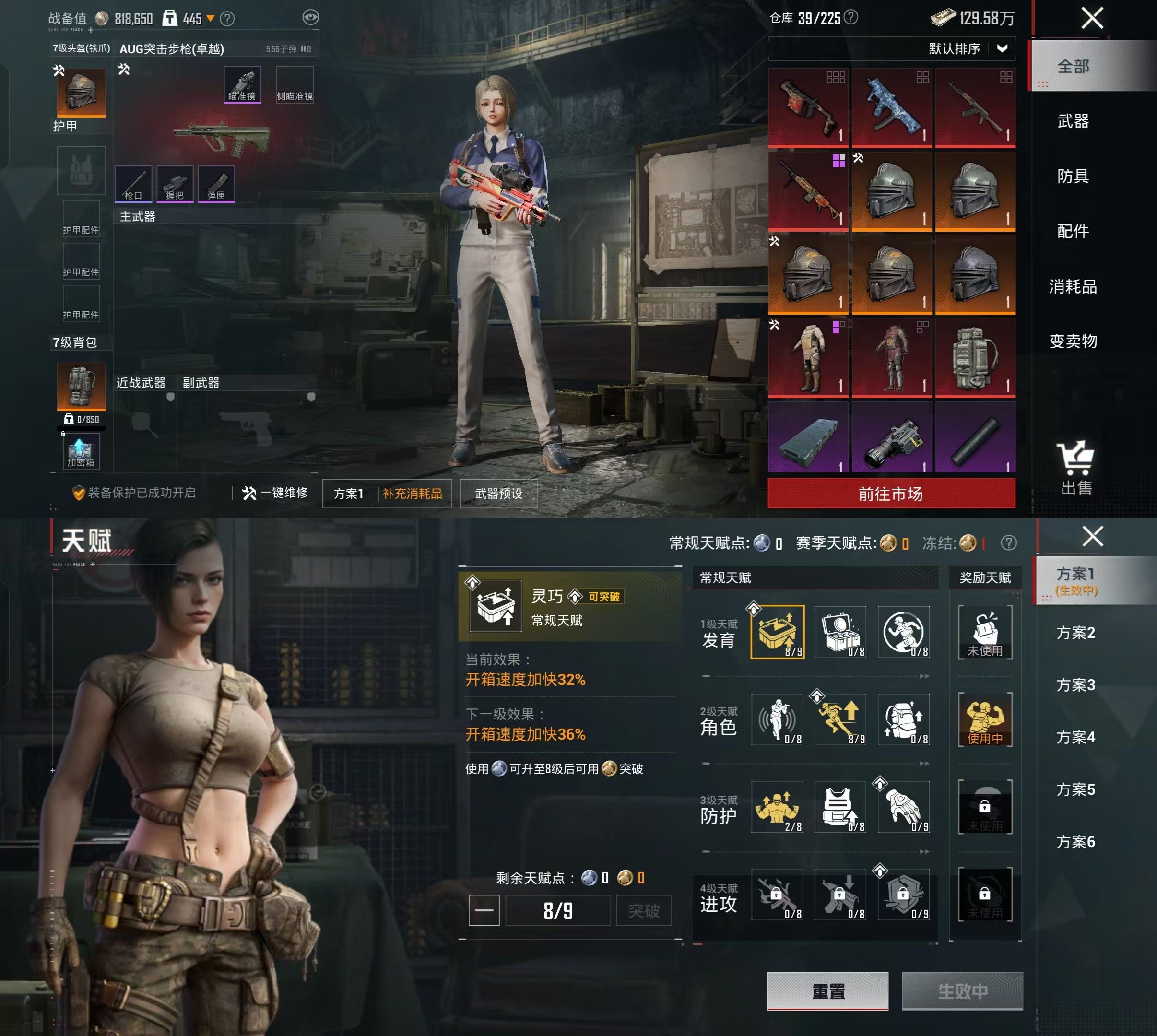1157x1036 pixels.
Task: Select the equipped 7级背包 backpack slot
Action: tap(82, 386)
